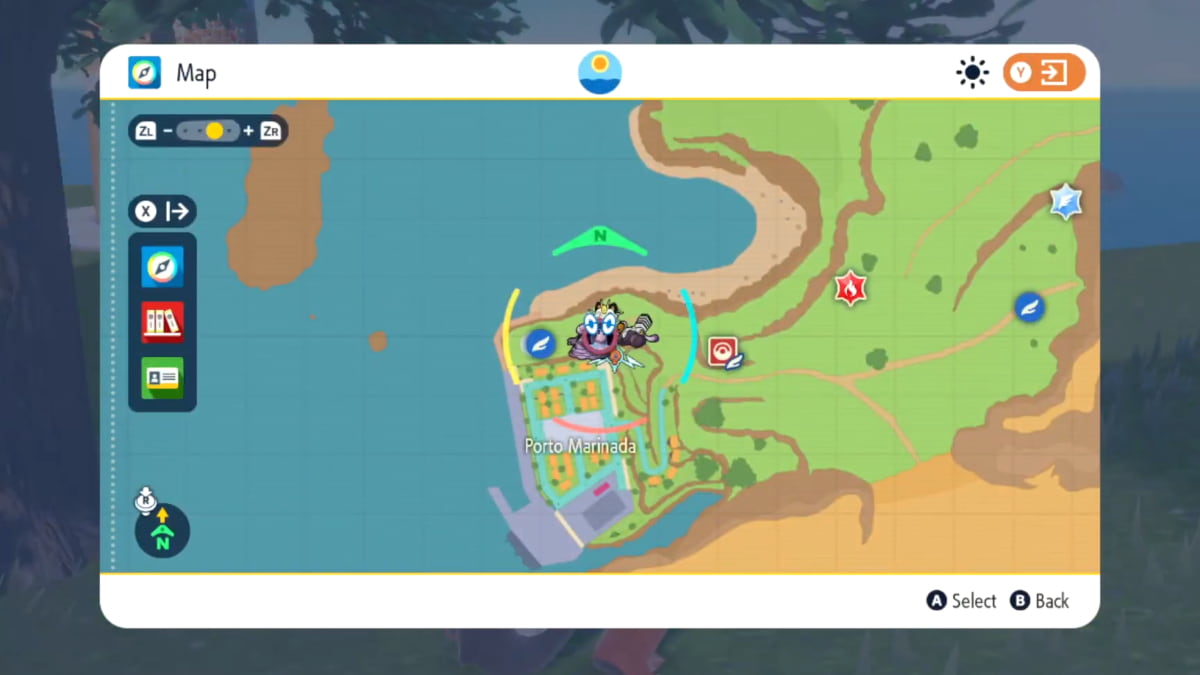
Task: Select the light-blue Ice Tera Raid crystal
Action: click(x=1066, y=202)
